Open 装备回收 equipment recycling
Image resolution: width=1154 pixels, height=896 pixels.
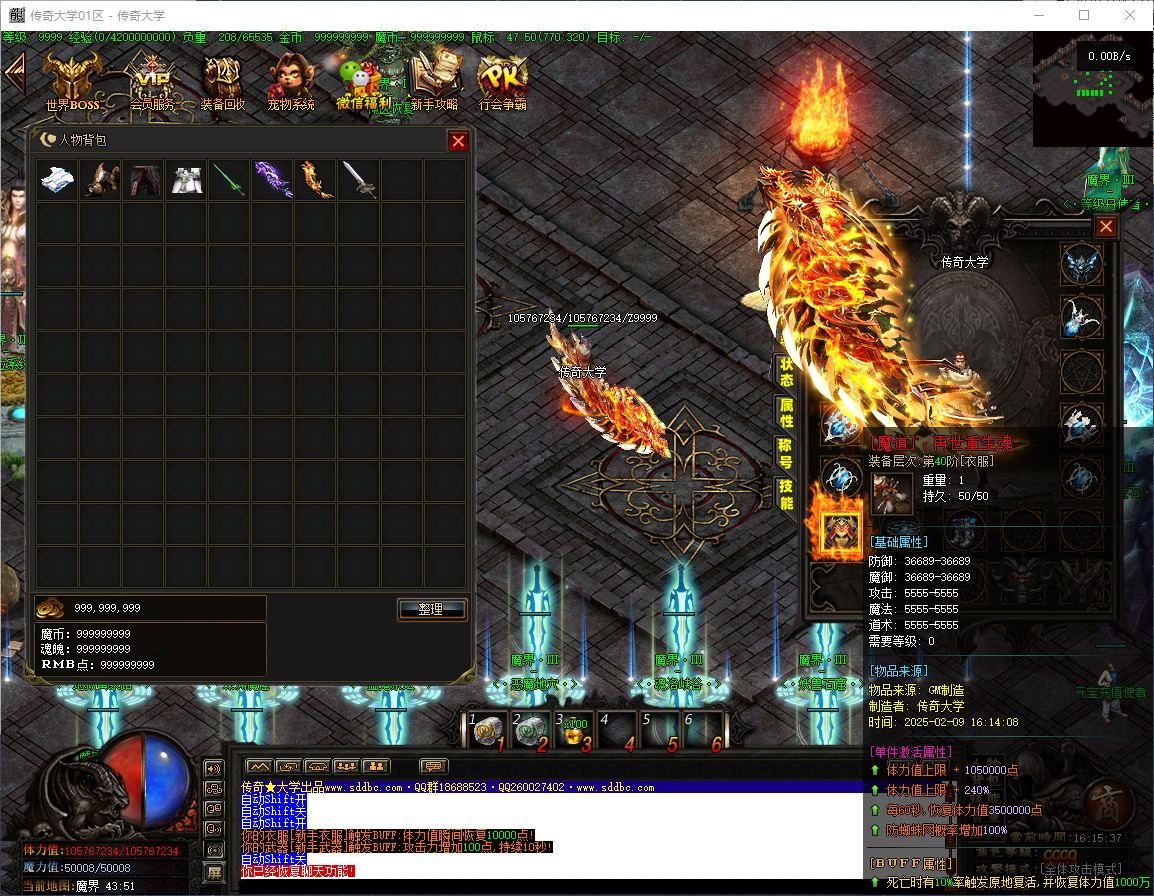click(222, 80)
